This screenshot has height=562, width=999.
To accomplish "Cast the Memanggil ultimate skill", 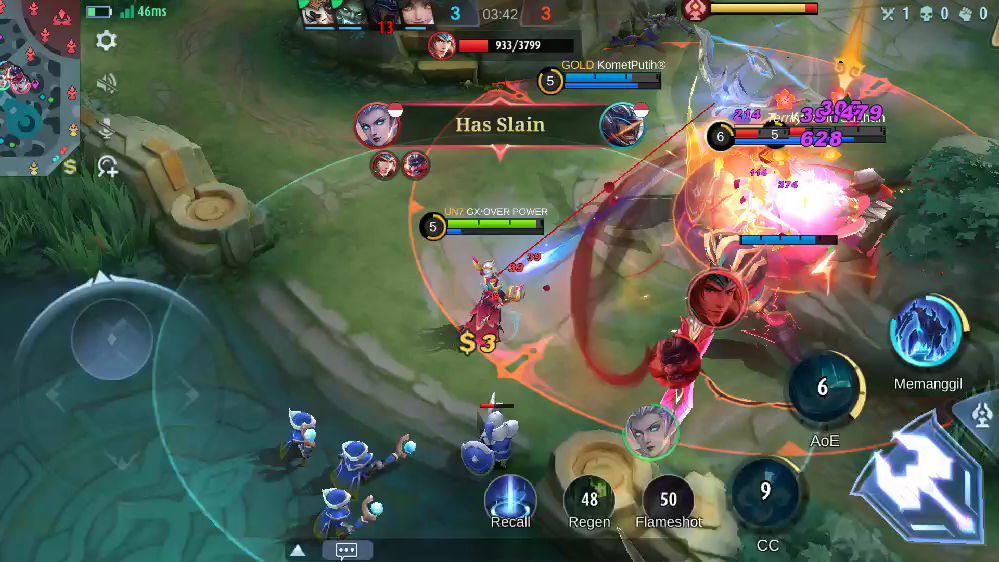I will [927, 333].
